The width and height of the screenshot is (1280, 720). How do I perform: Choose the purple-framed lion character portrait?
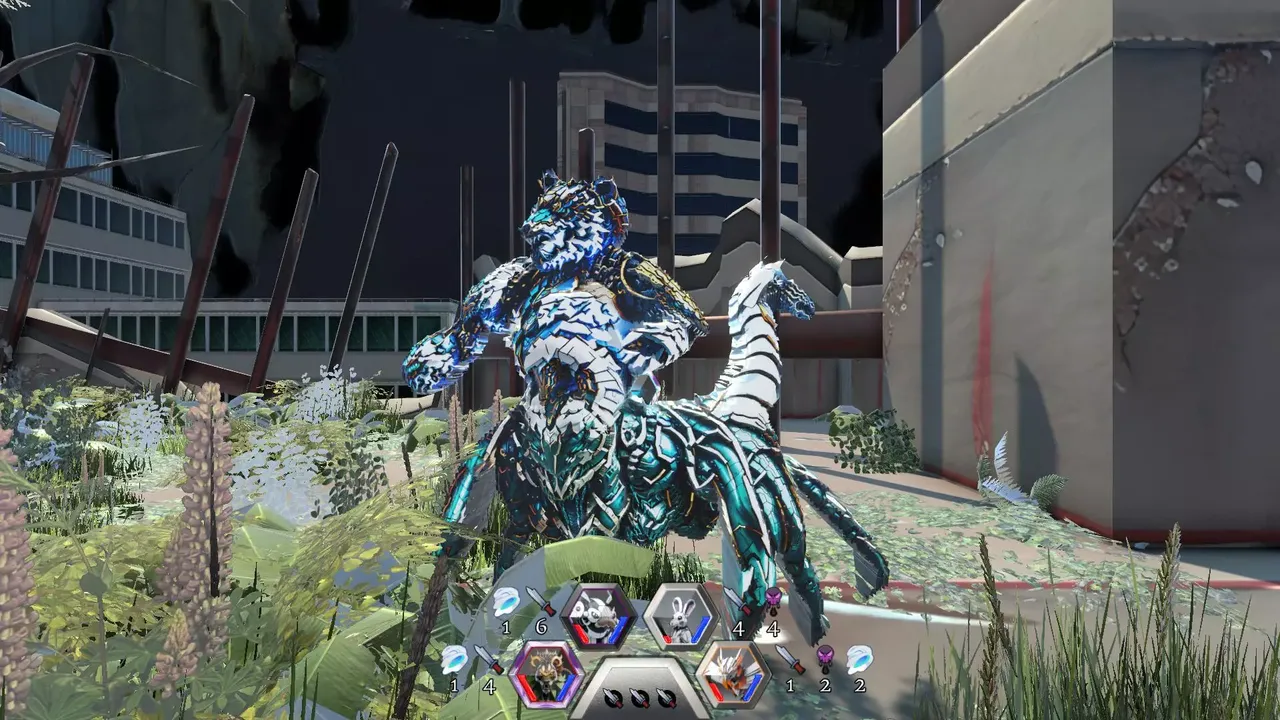tap(547, 673)
